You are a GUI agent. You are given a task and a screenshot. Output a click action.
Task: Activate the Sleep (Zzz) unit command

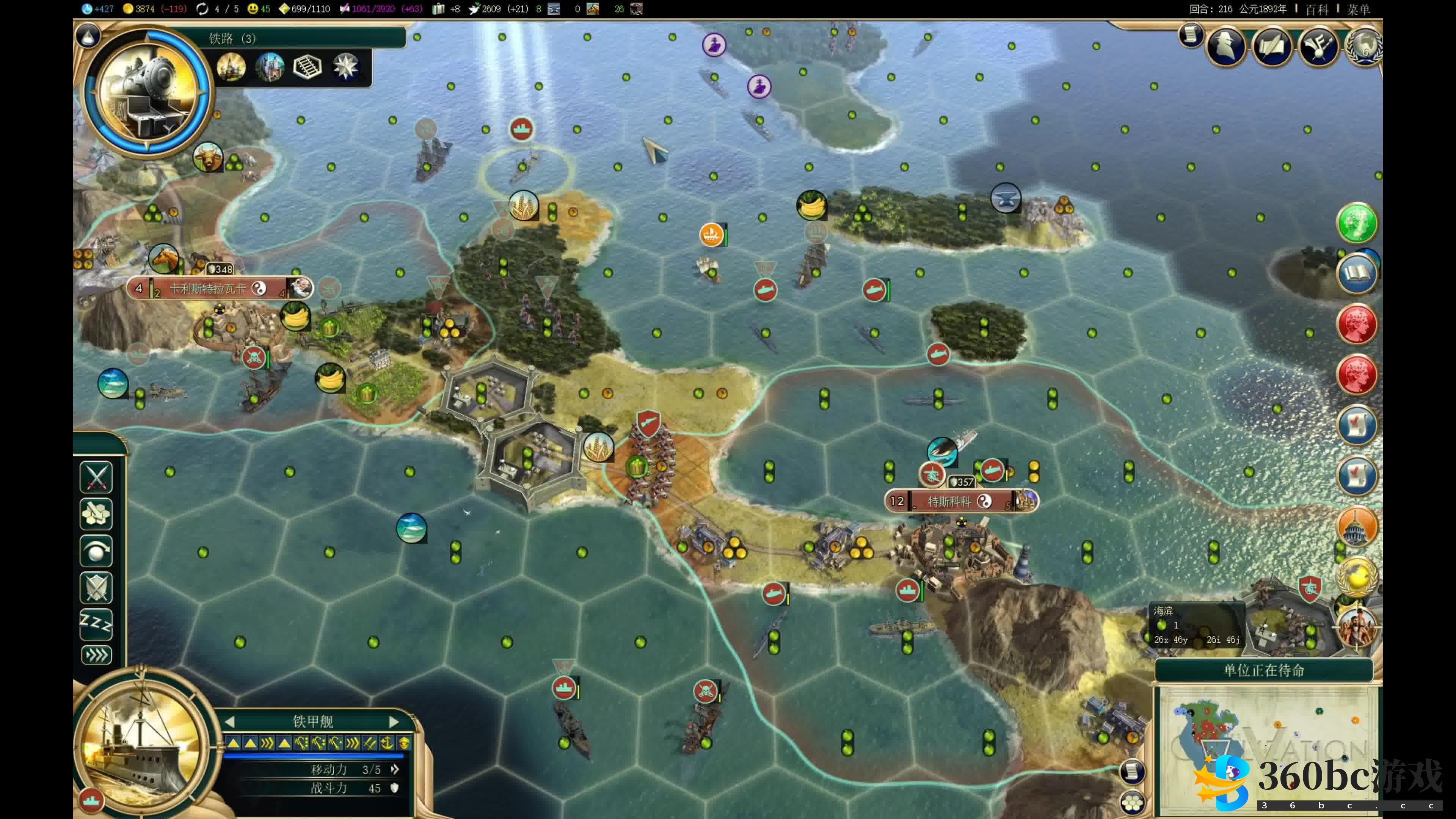pos(96,623)
